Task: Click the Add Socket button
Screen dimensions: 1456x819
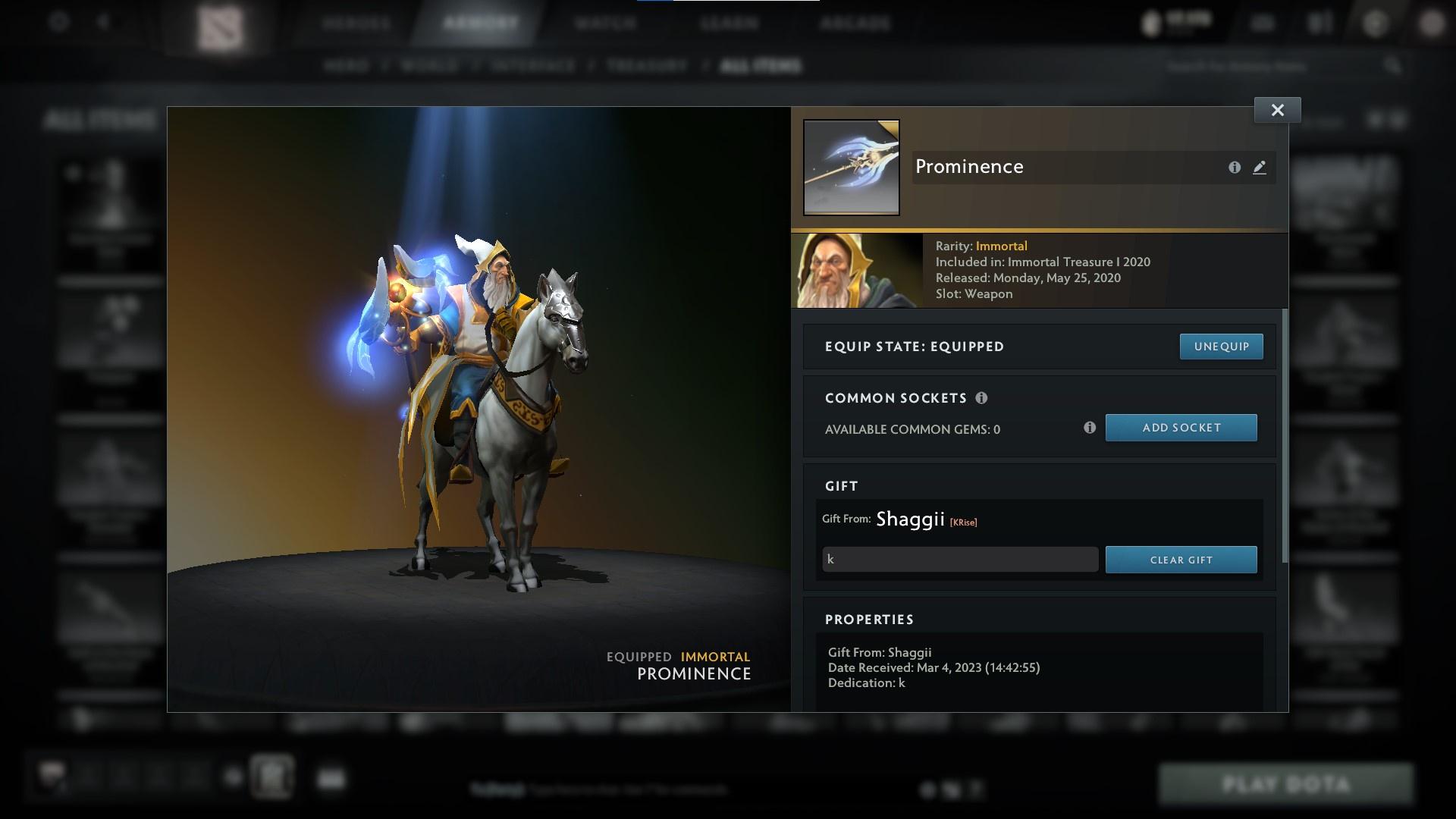Action: click(x=1181, y=427)
